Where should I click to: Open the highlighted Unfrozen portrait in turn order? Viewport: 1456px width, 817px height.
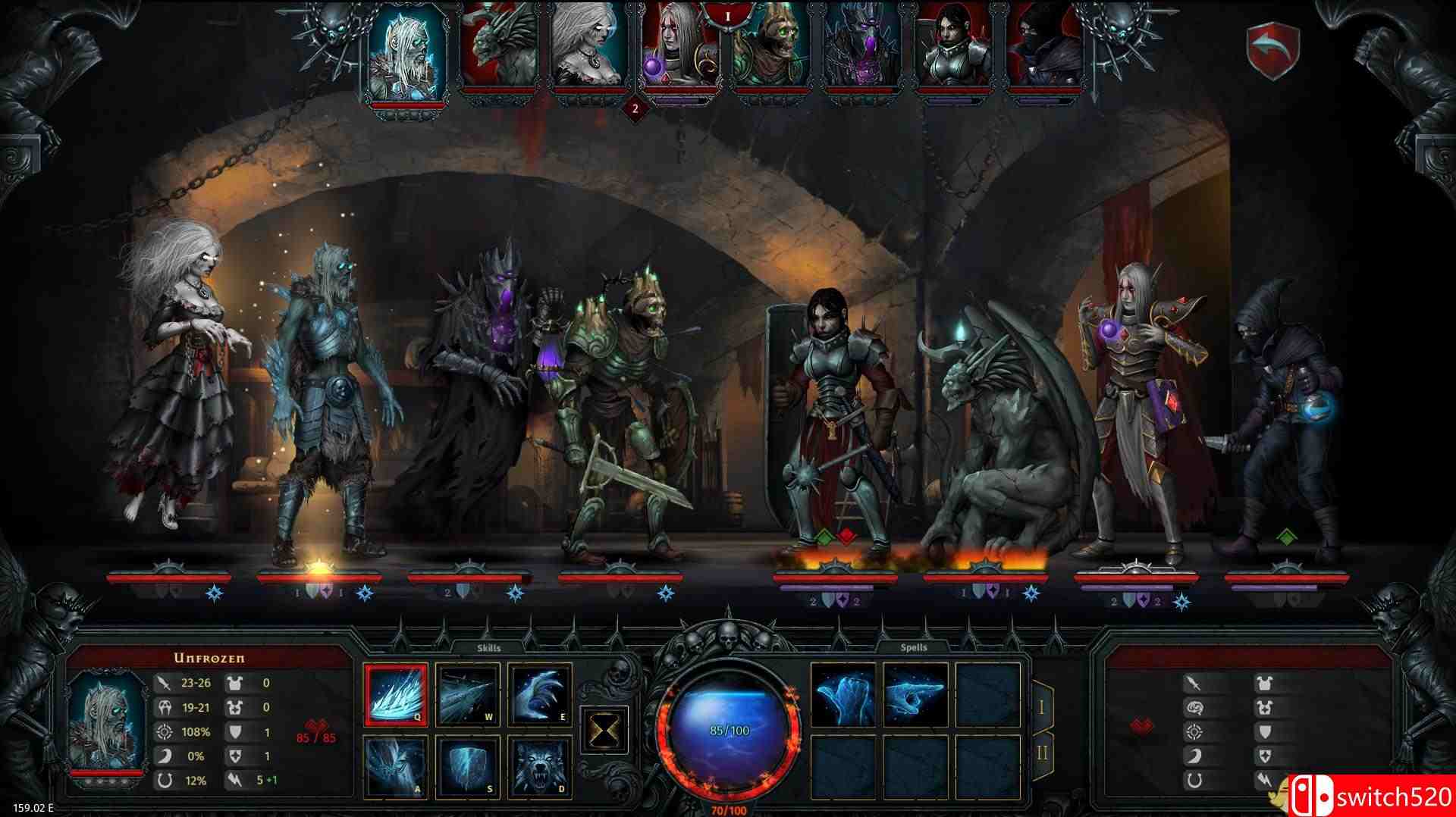click(x=404, y=53)
